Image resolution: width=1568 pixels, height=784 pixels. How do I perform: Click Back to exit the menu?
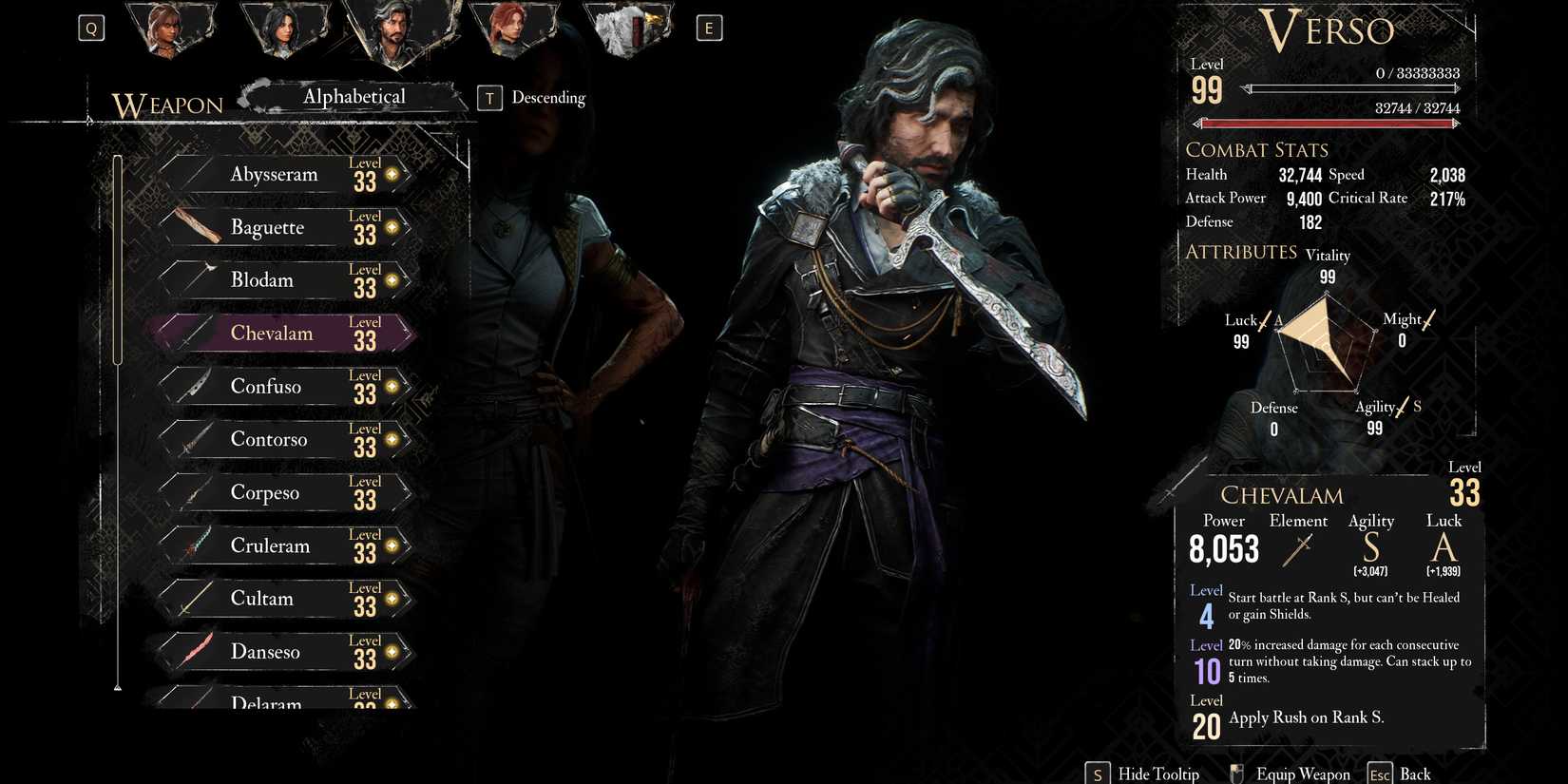tap(1416, 773)
